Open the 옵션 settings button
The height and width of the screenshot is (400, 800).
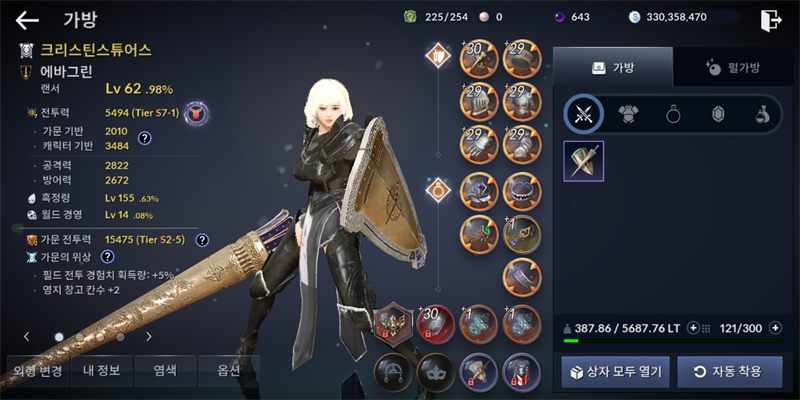coord(229,371)
